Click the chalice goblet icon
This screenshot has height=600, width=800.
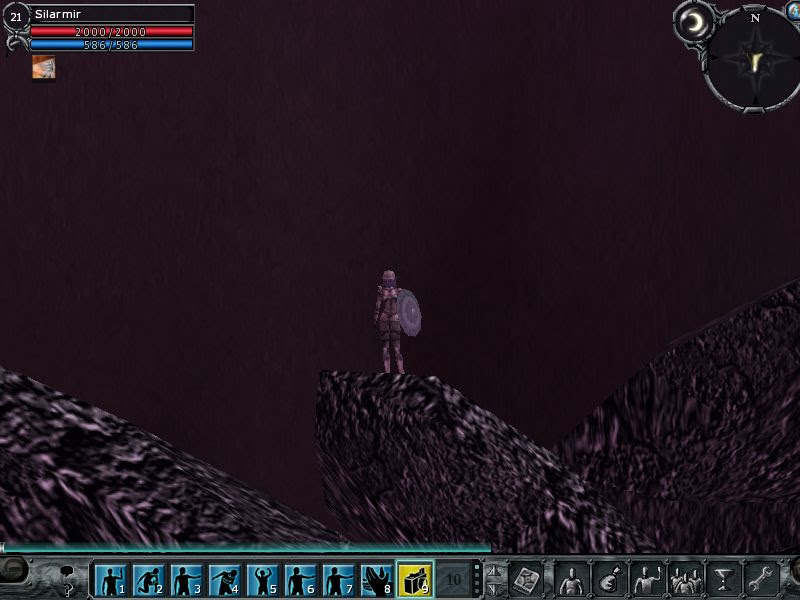click(722, 579)
